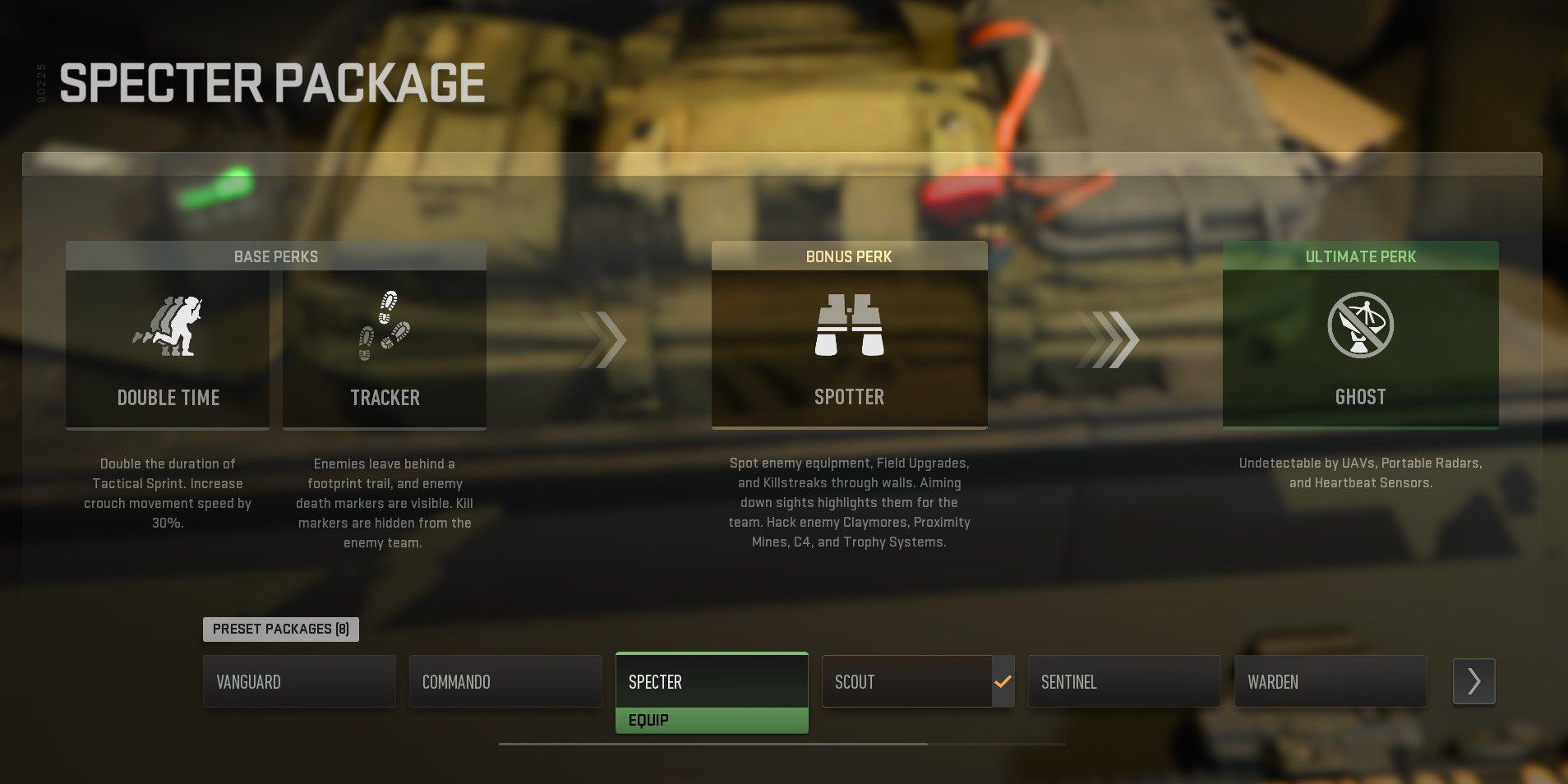Viewport: 1568px width, 784px height.
Task: Open the Scout package details
Action: [x=904, y=681]
